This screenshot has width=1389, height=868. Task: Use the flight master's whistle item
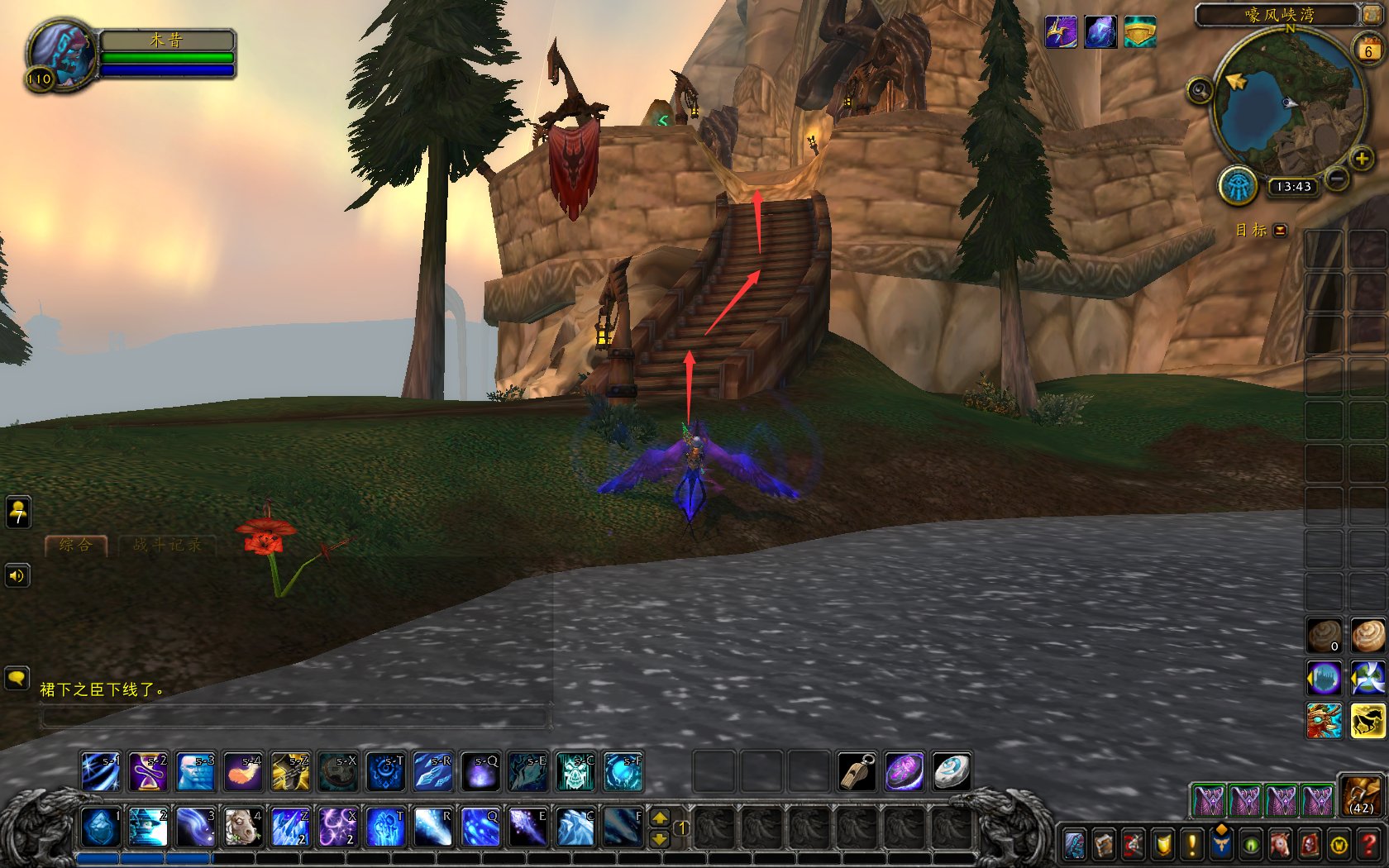pos(857,772)
